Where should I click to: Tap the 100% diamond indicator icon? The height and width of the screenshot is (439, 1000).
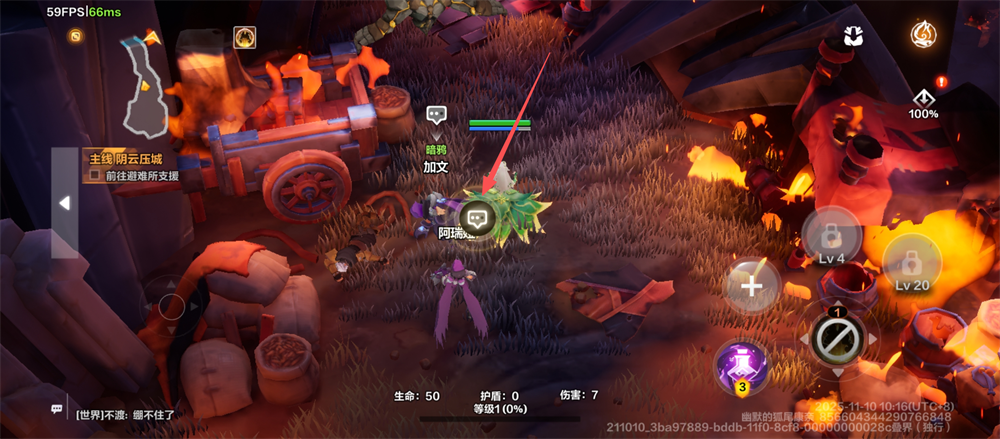pyautogui.click(x=923, y=100)
